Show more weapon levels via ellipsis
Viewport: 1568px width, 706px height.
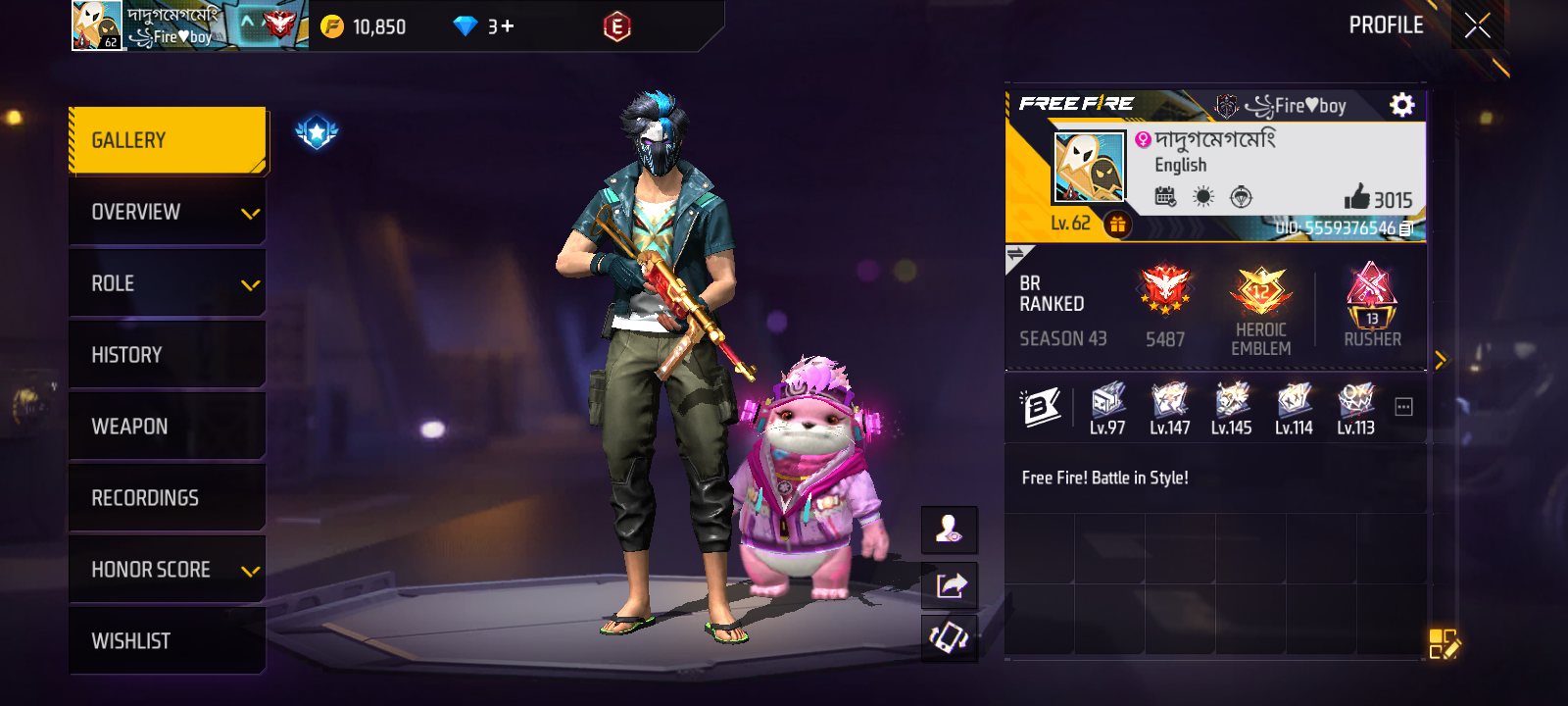1403,407
